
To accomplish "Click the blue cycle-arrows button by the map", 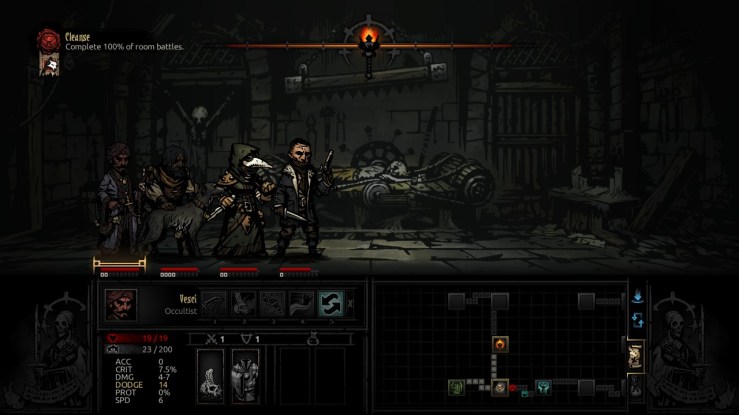I will click(x=637, y=321).
